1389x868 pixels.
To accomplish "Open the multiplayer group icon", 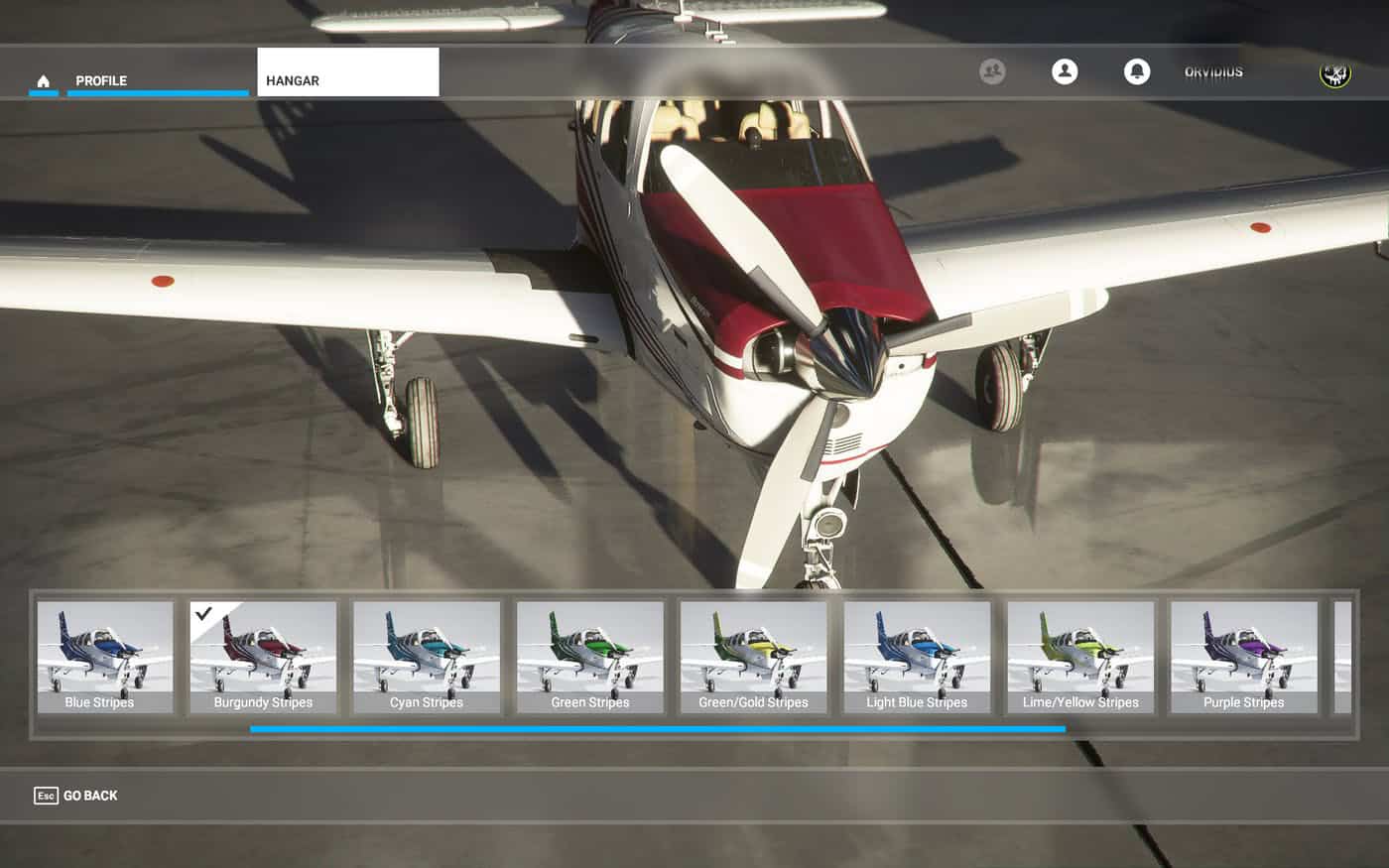I will 992,71.
